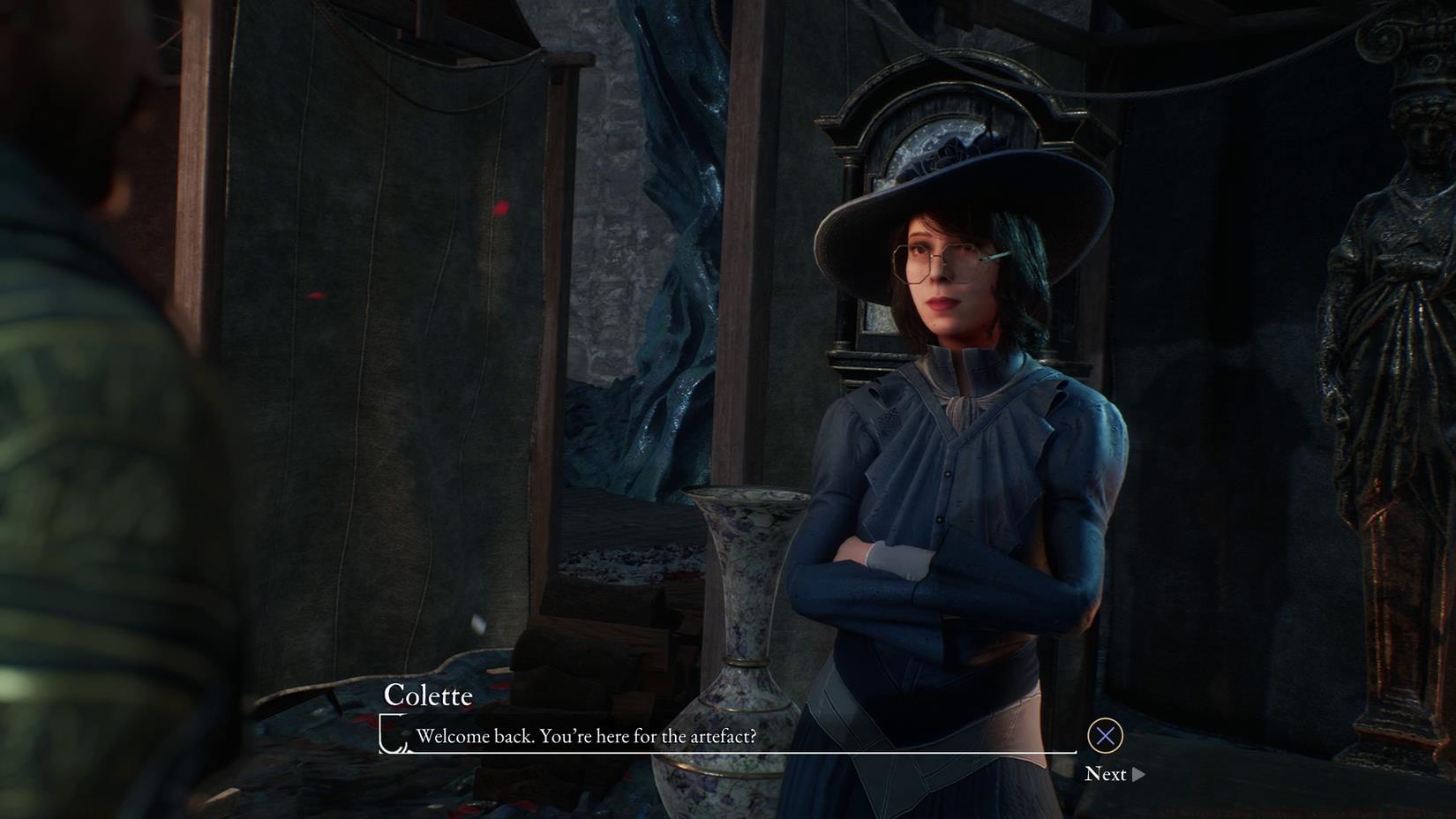Click the circular gold-ringed prompt icon

pyautogui.click(x=1105, y=735)
